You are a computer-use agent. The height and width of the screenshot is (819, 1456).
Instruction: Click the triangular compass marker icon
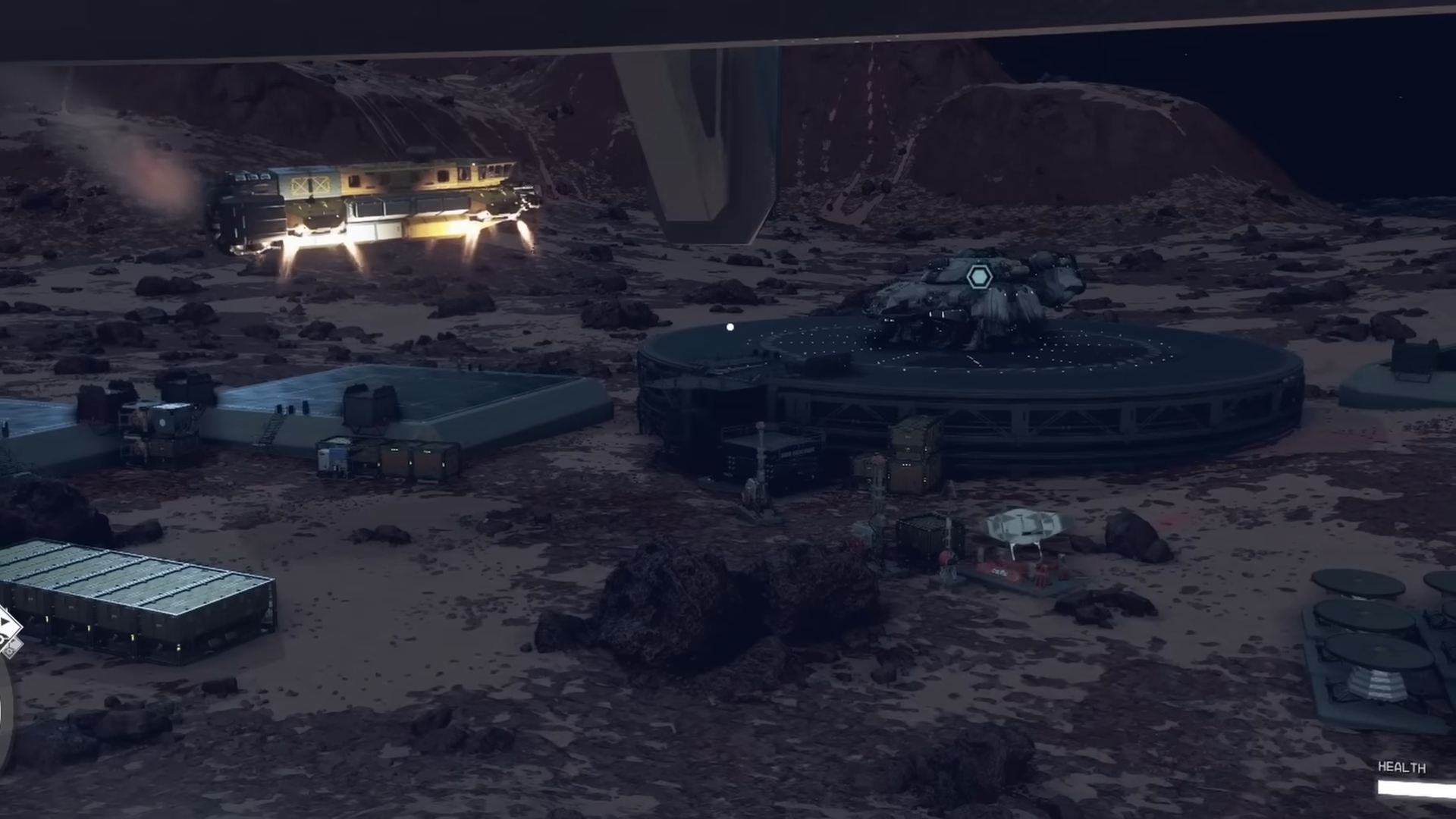pos(5,620)
